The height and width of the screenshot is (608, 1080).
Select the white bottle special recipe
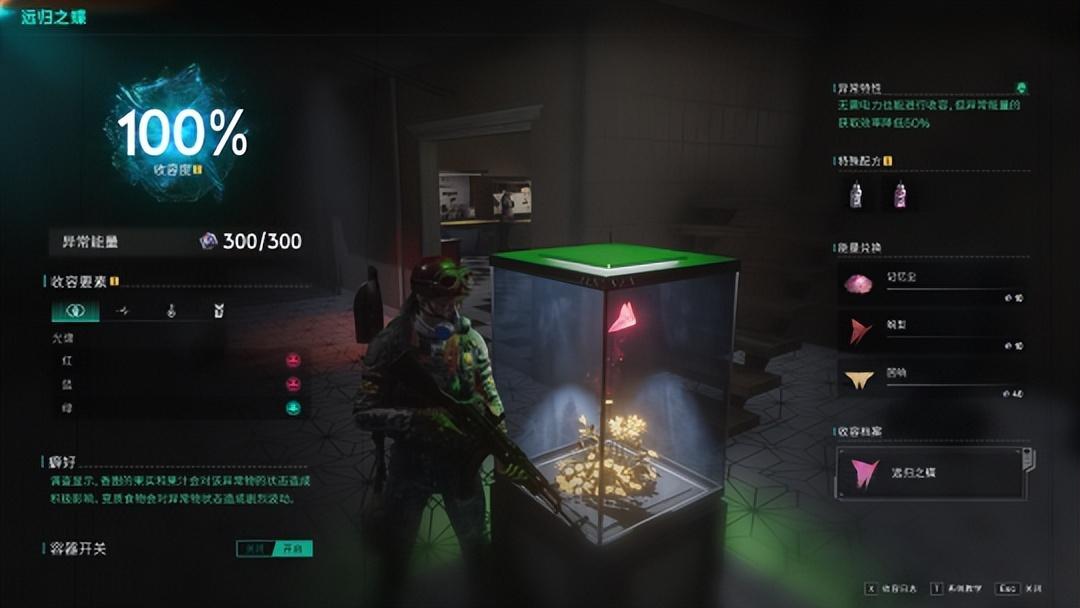[856, 195]
